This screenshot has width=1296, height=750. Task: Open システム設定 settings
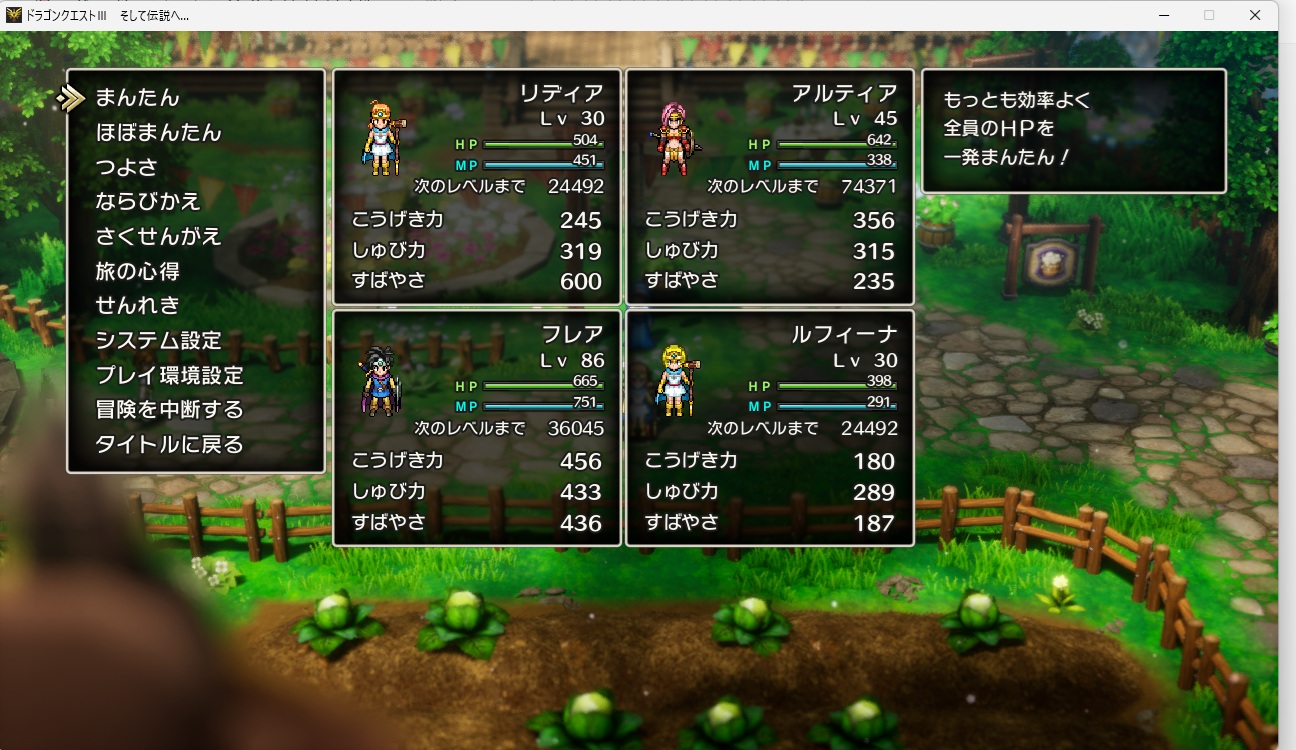click(x=158, y=341)
